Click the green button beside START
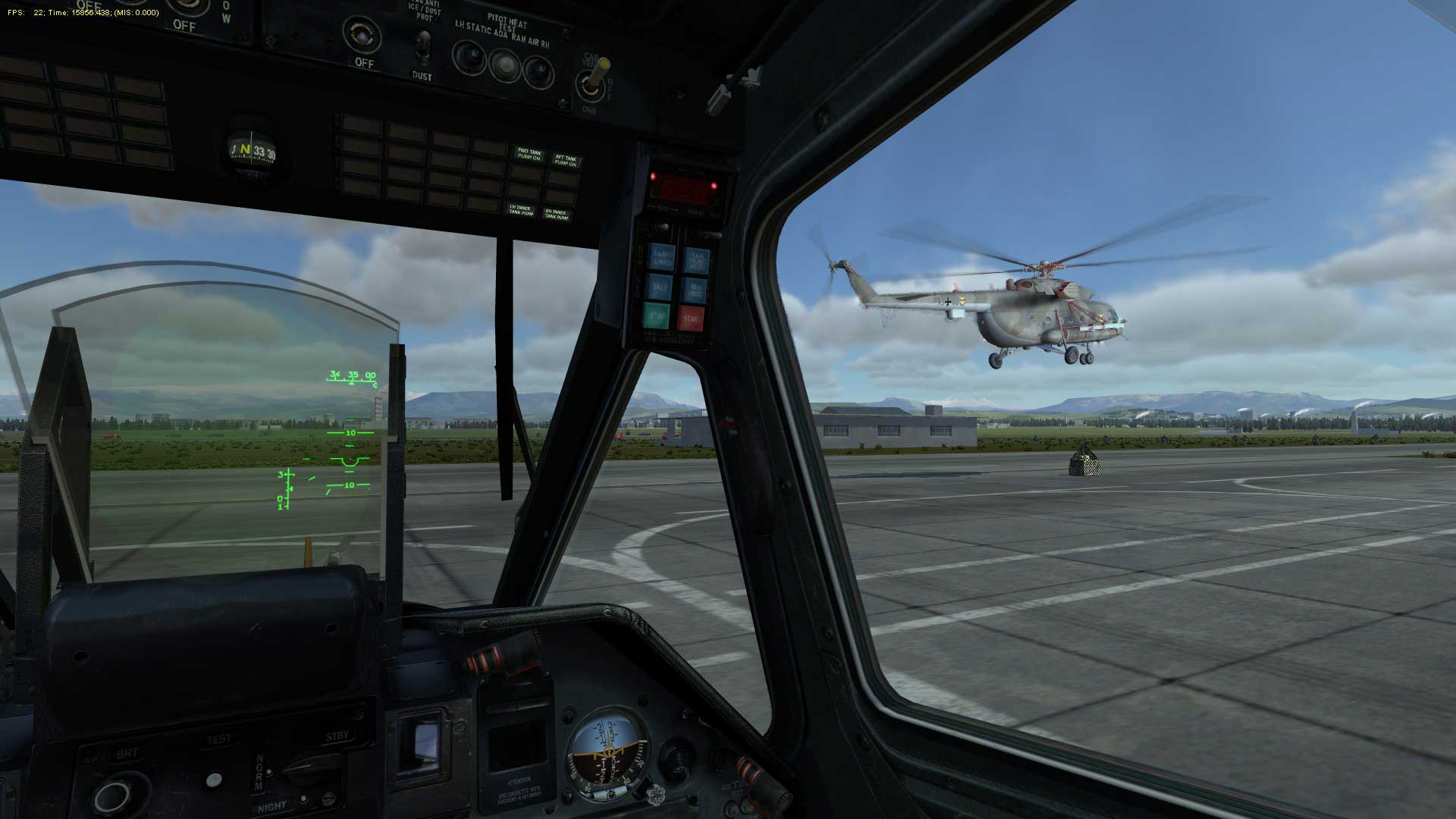This screenshot has height=819, width=1456. (x=657, y=316)
